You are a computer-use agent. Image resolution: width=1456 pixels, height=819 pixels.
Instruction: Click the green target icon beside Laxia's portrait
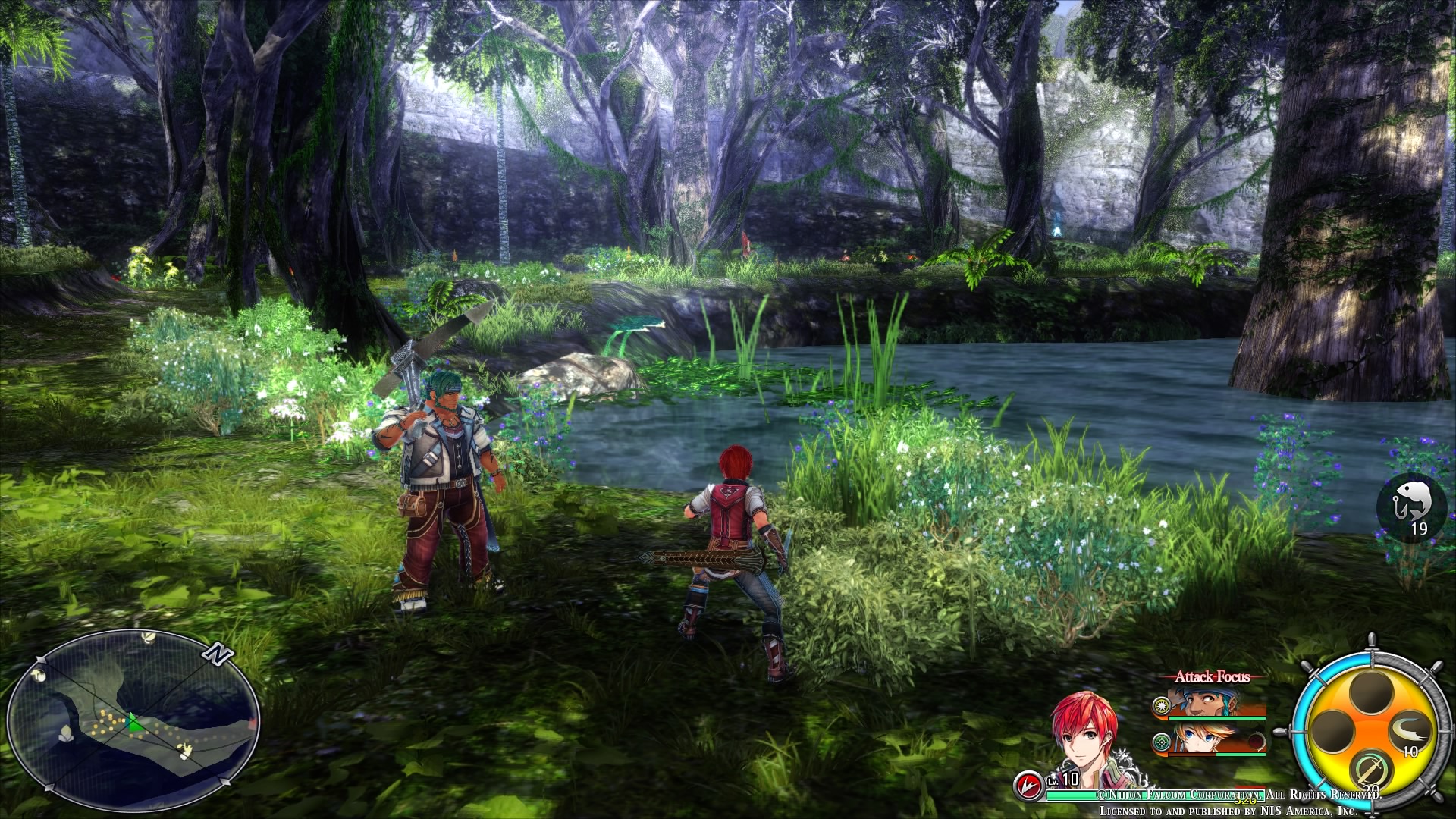pos(1162,742)
